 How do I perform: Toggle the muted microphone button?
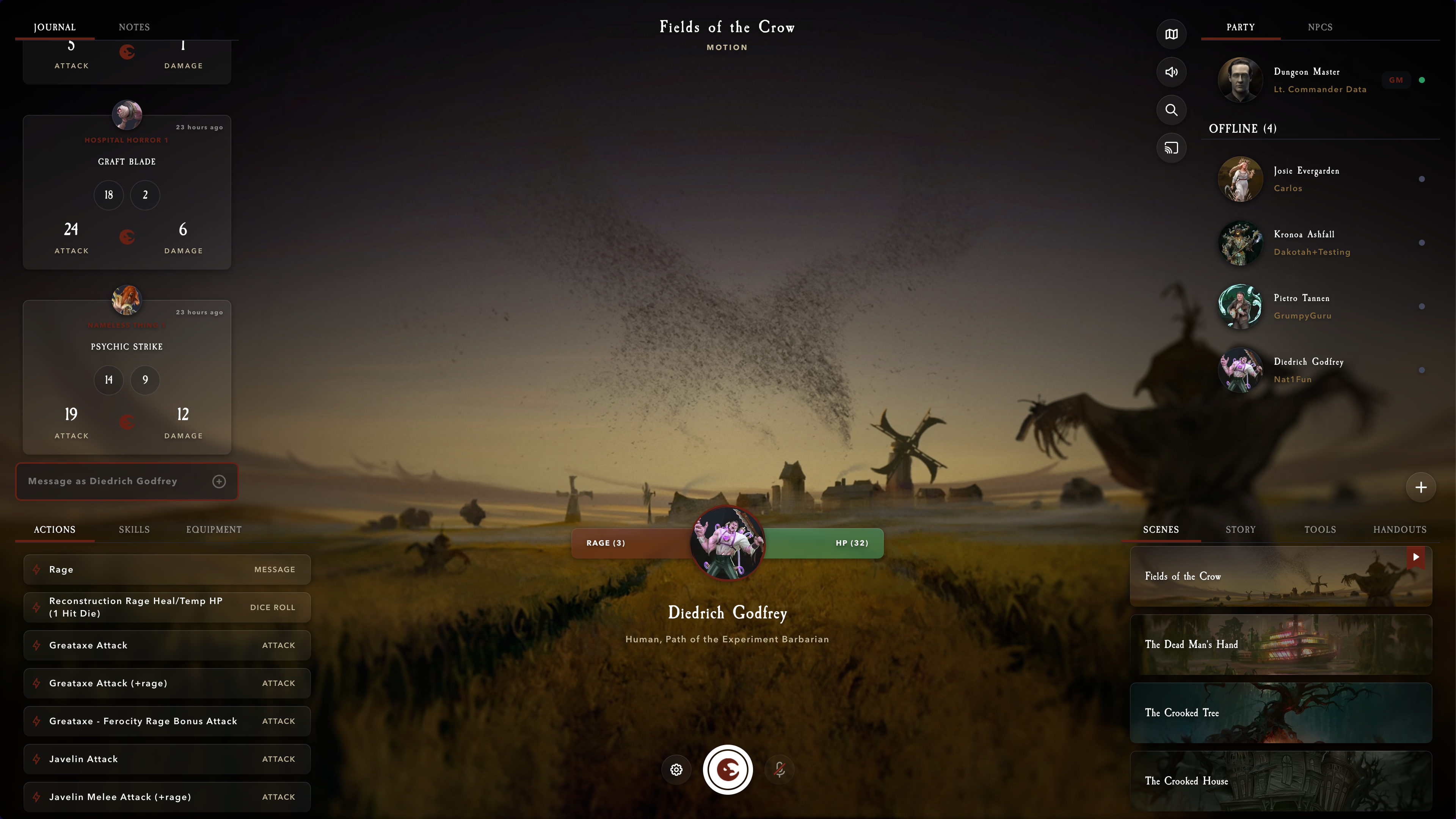(x=780, y=769)
